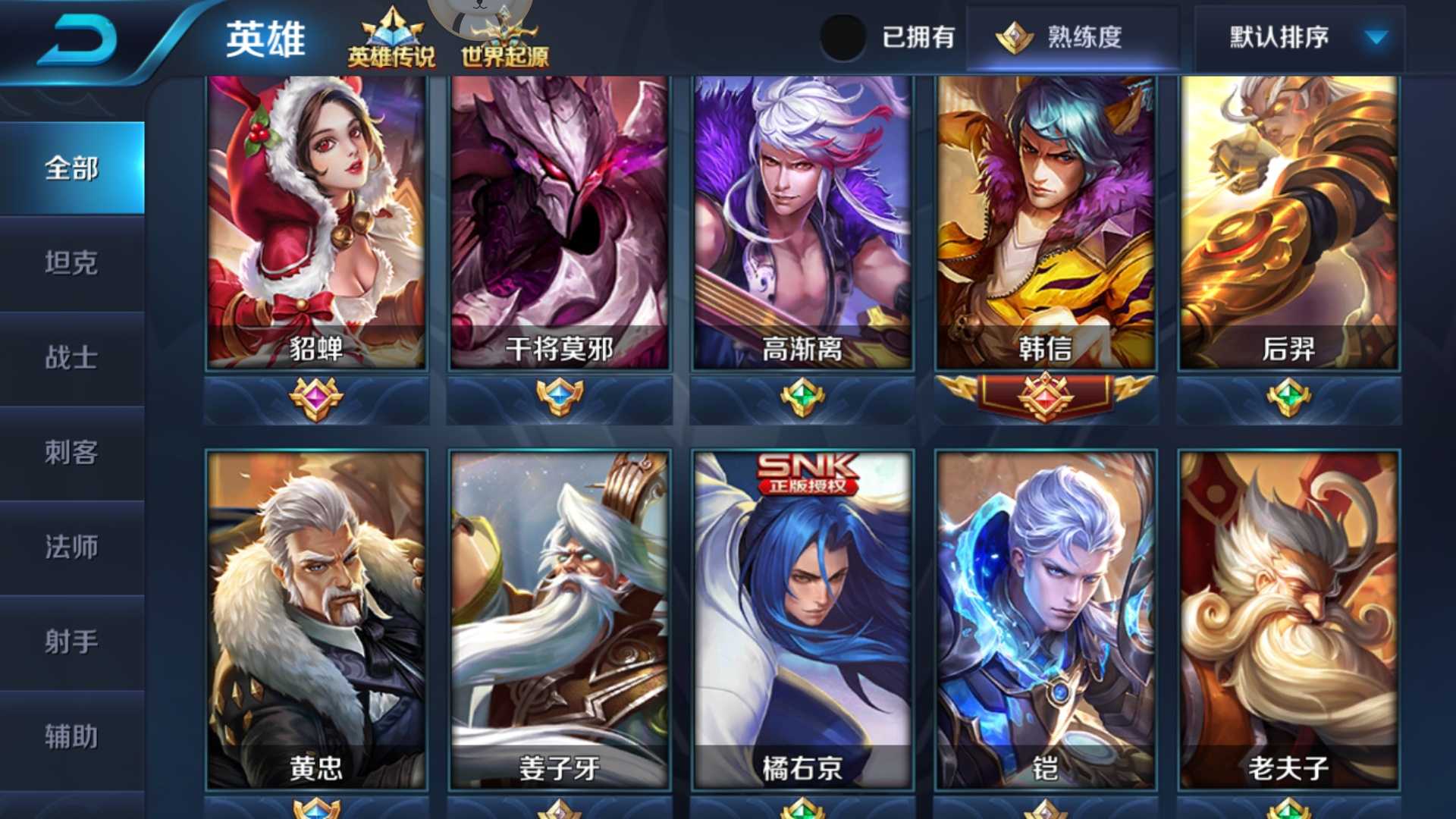
Task: Collapse the sidebar category list via 全部
Action: pyautogui.click(x=72, y=170)
